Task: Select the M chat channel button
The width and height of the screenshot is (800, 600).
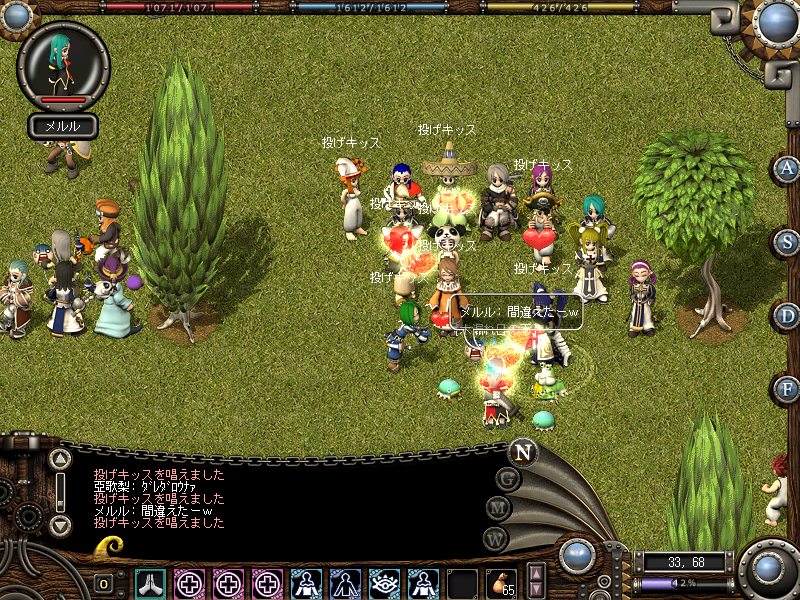Action: pos(499,508)
